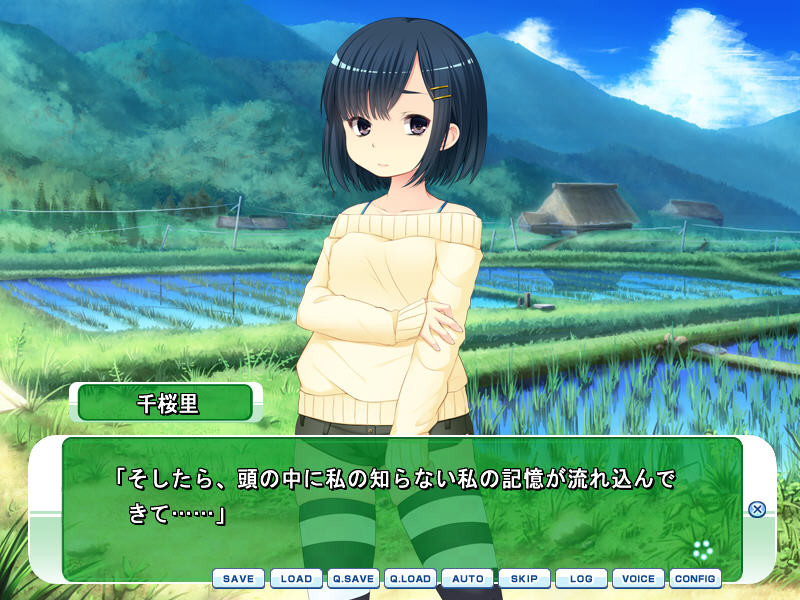Show the dialogue LOG
Viewport: 800px width, 600px height.
581,578
